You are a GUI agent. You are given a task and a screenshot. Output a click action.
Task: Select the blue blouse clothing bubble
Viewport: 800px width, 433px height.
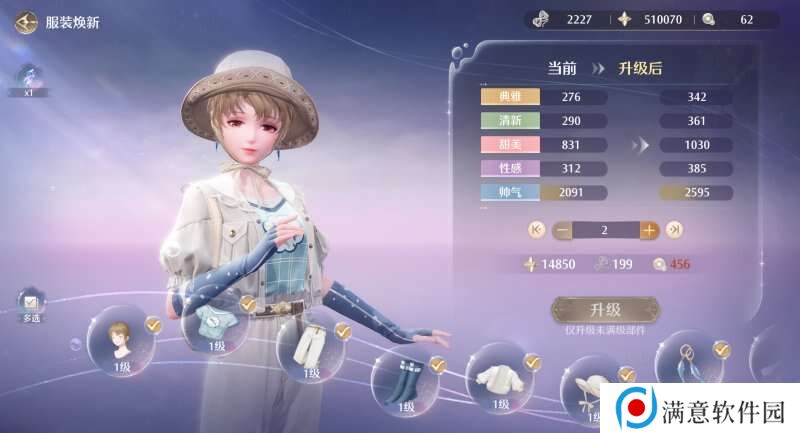pos(215,325)
